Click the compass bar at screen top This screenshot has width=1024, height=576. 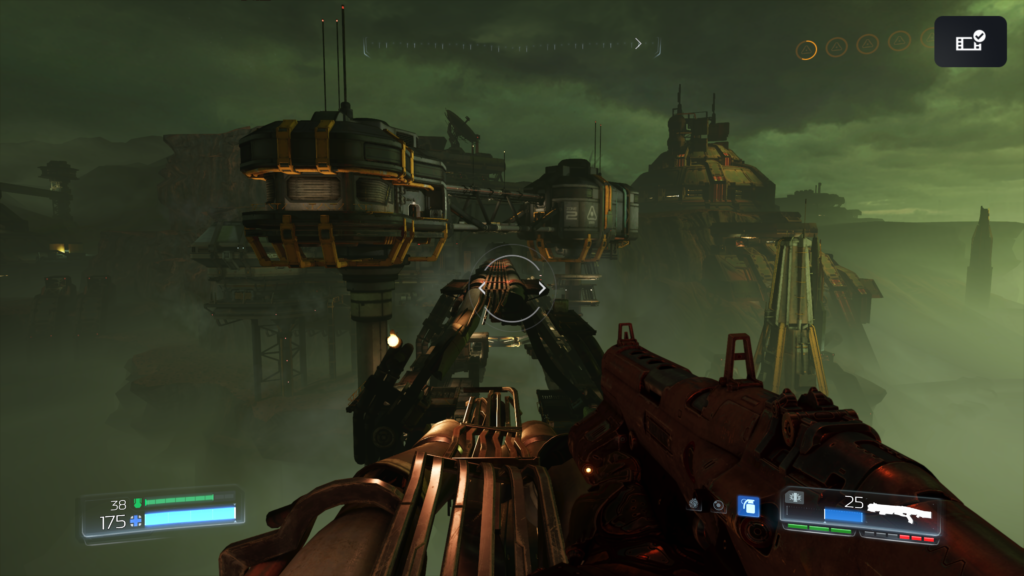point(511,45)
